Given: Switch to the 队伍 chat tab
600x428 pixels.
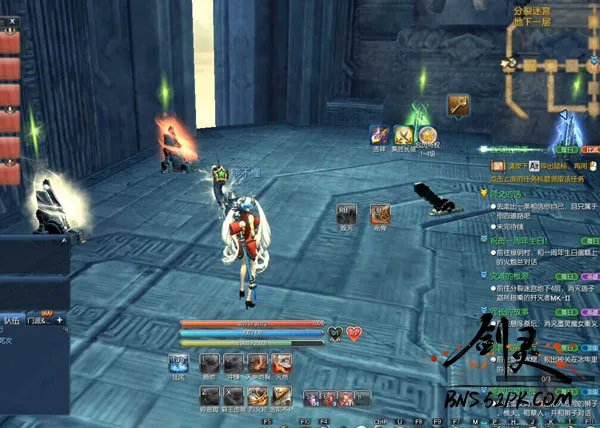Looking at the screenshot, I should 12,320.
